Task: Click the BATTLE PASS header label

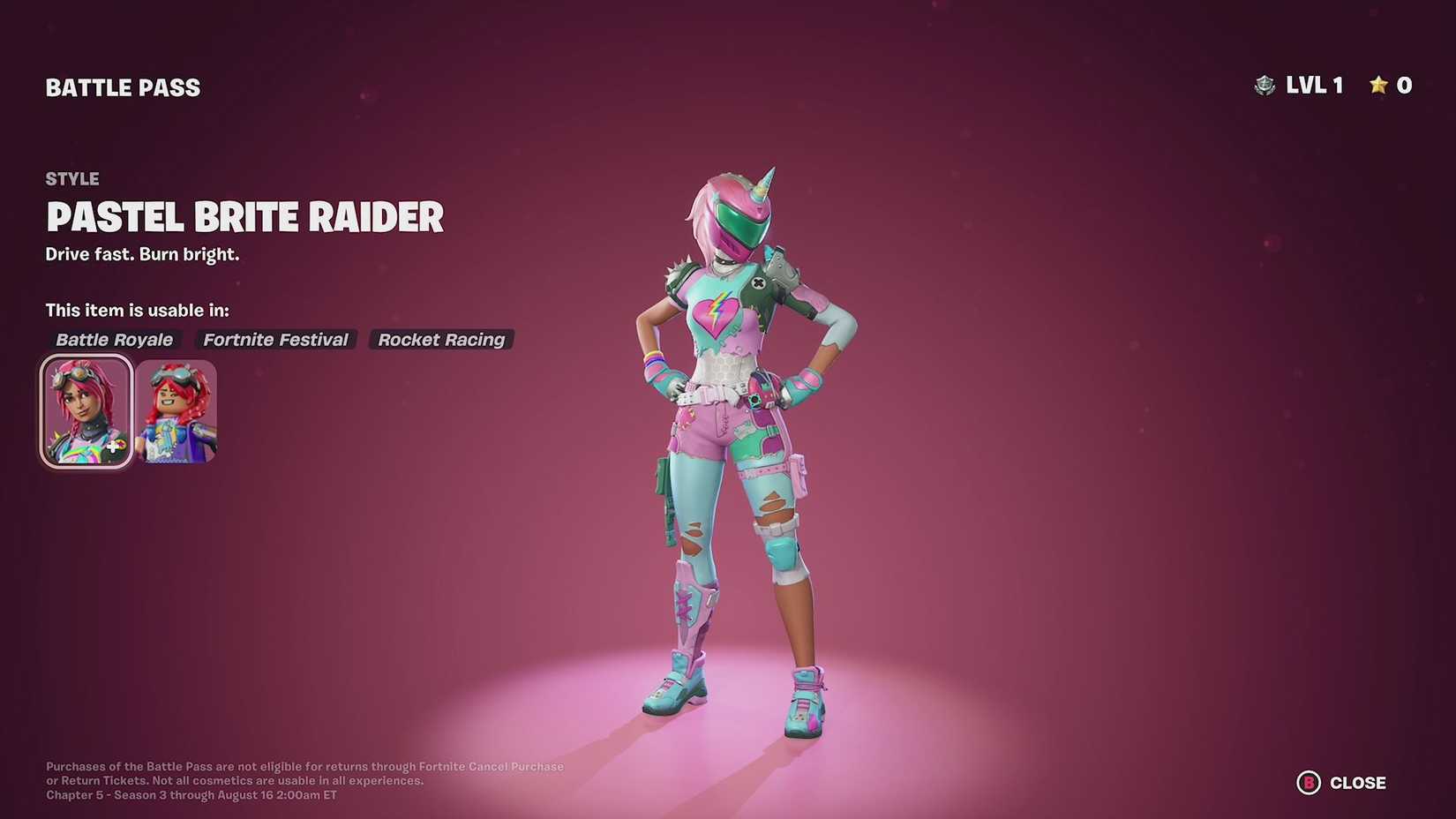Action: (x=123, y=86)
